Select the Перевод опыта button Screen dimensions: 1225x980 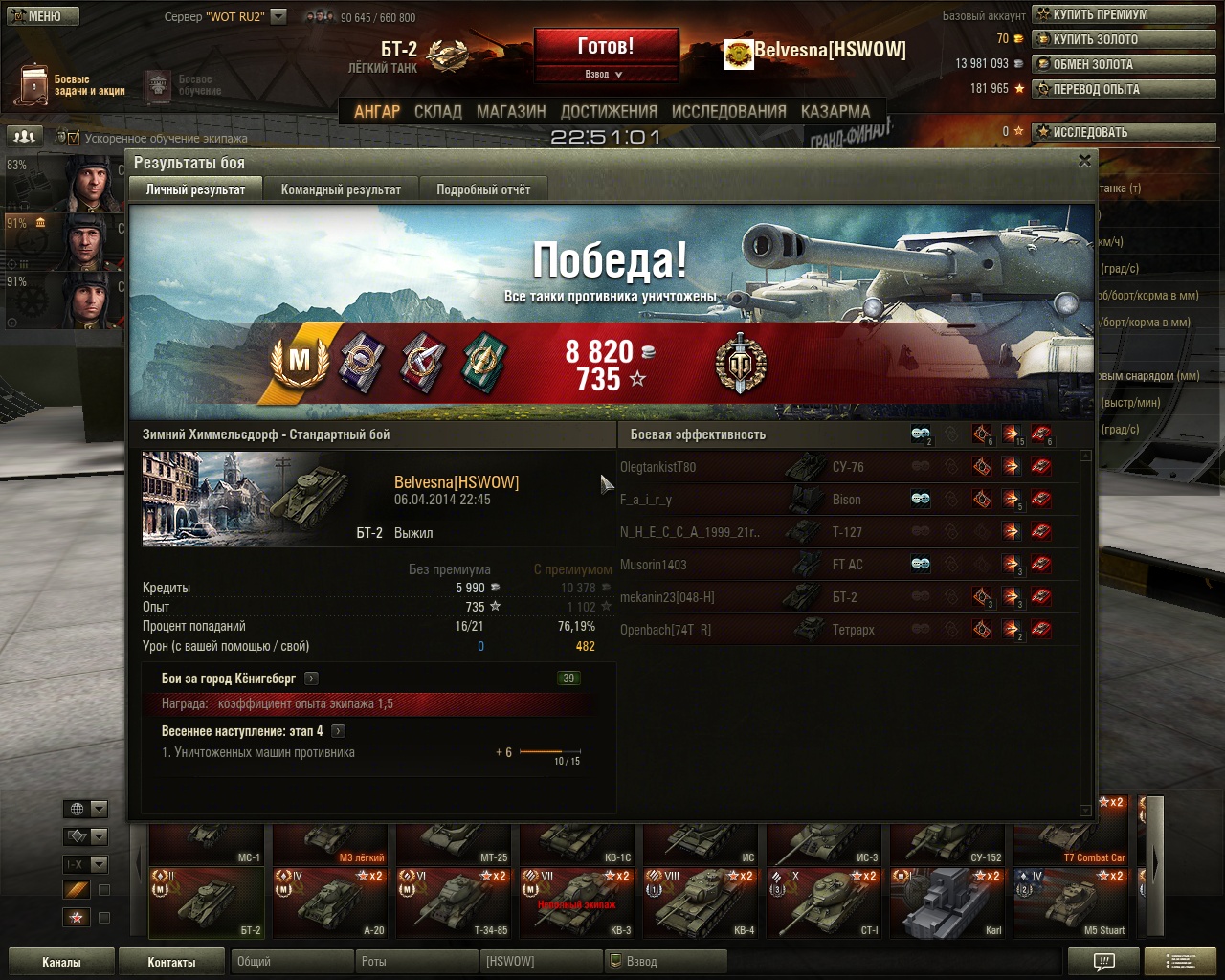[x=1096, y=89]
